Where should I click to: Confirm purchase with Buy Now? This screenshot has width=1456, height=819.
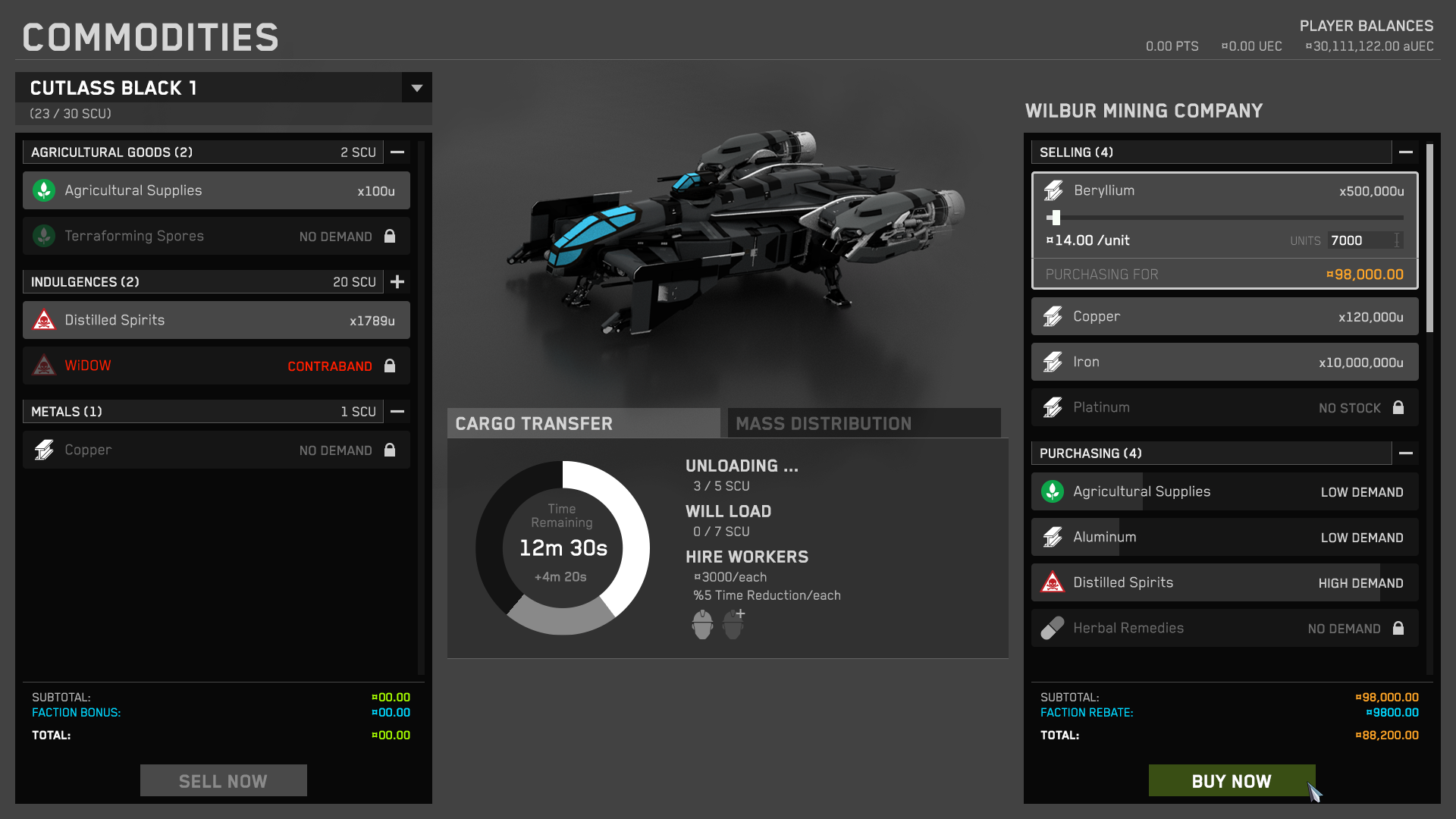1231,781
